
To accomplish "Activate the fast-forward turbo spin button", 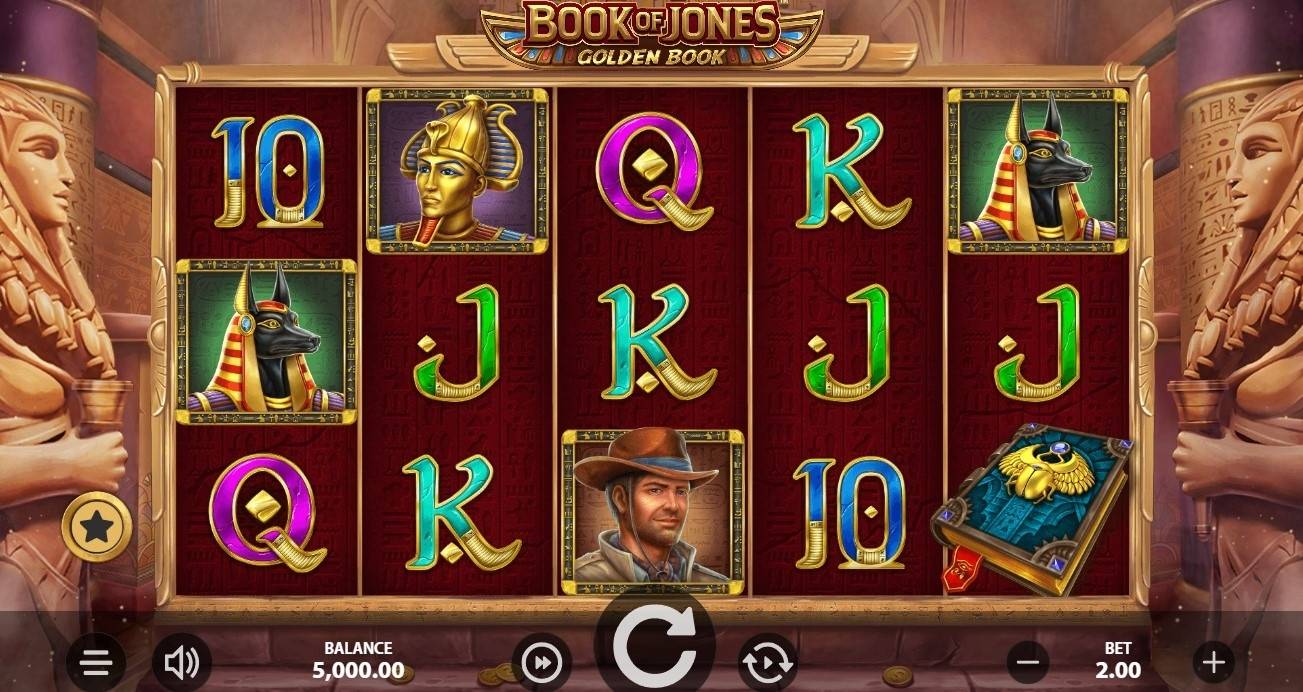I will [542, 662].
